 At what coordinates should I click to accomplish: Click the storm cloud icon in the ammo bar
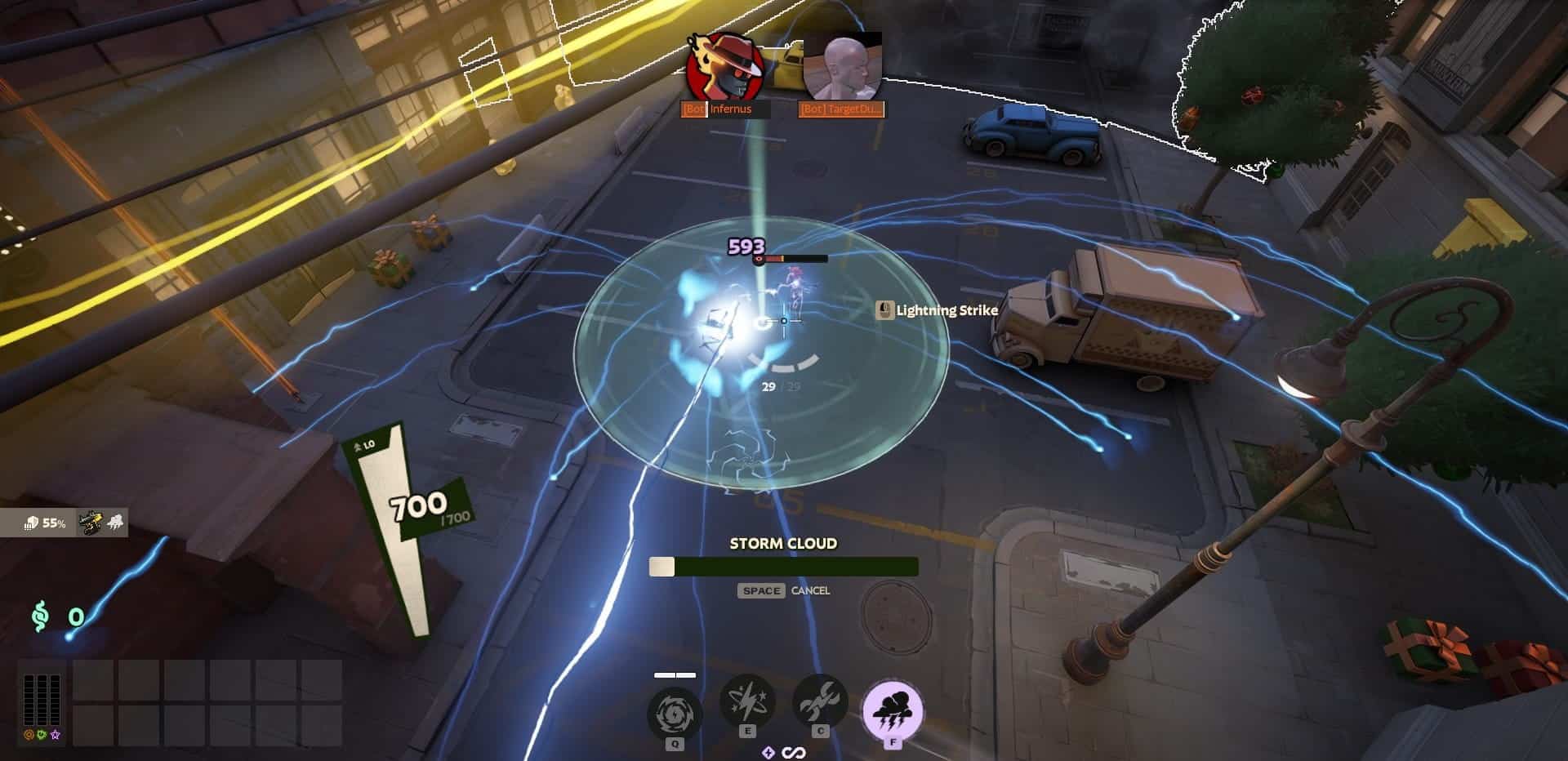pyautogui.click(x=115, y=522)
